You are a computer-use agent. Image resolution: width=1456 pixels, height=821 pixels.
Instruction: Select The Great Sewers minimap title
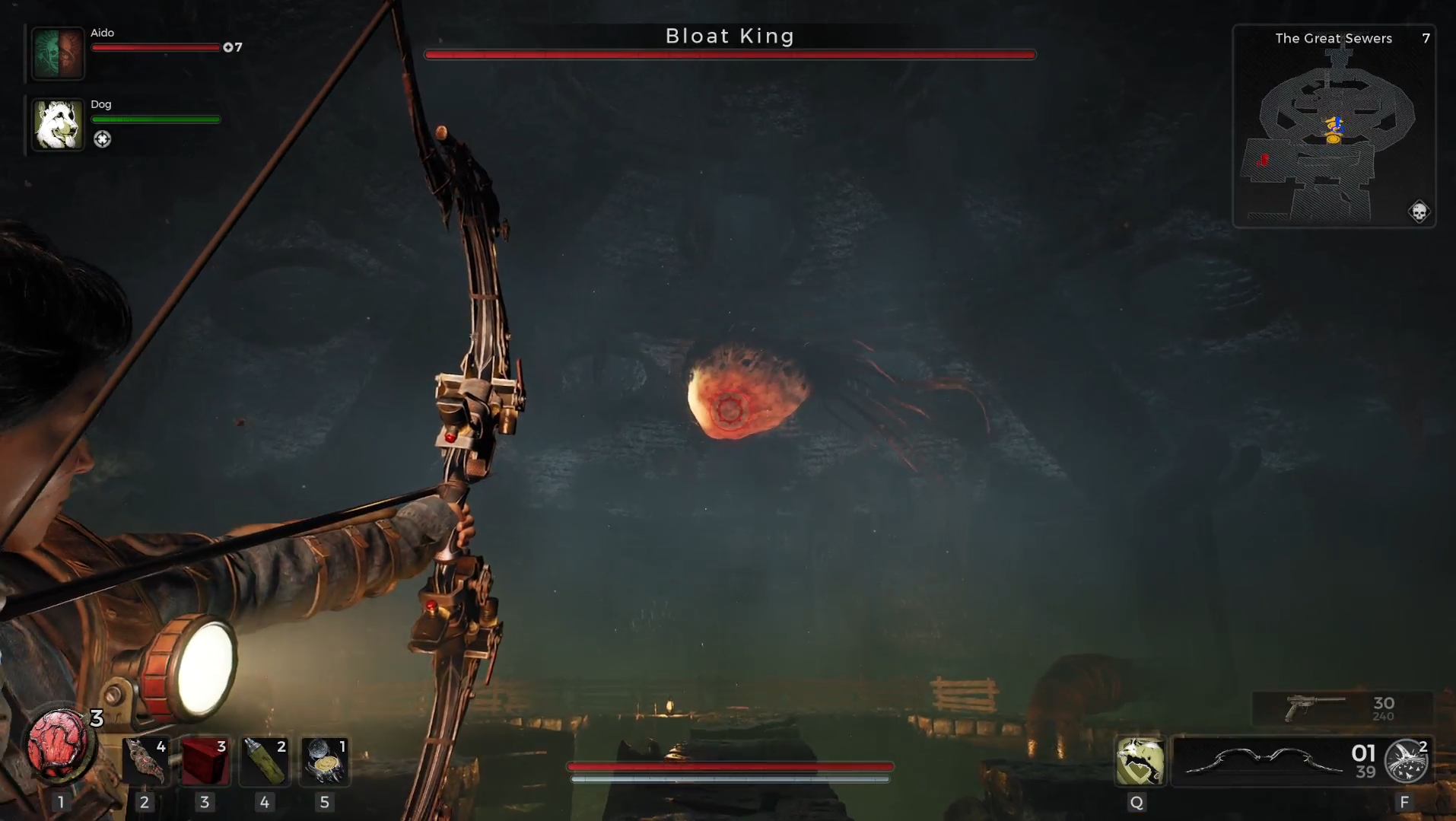(1334, 38)
